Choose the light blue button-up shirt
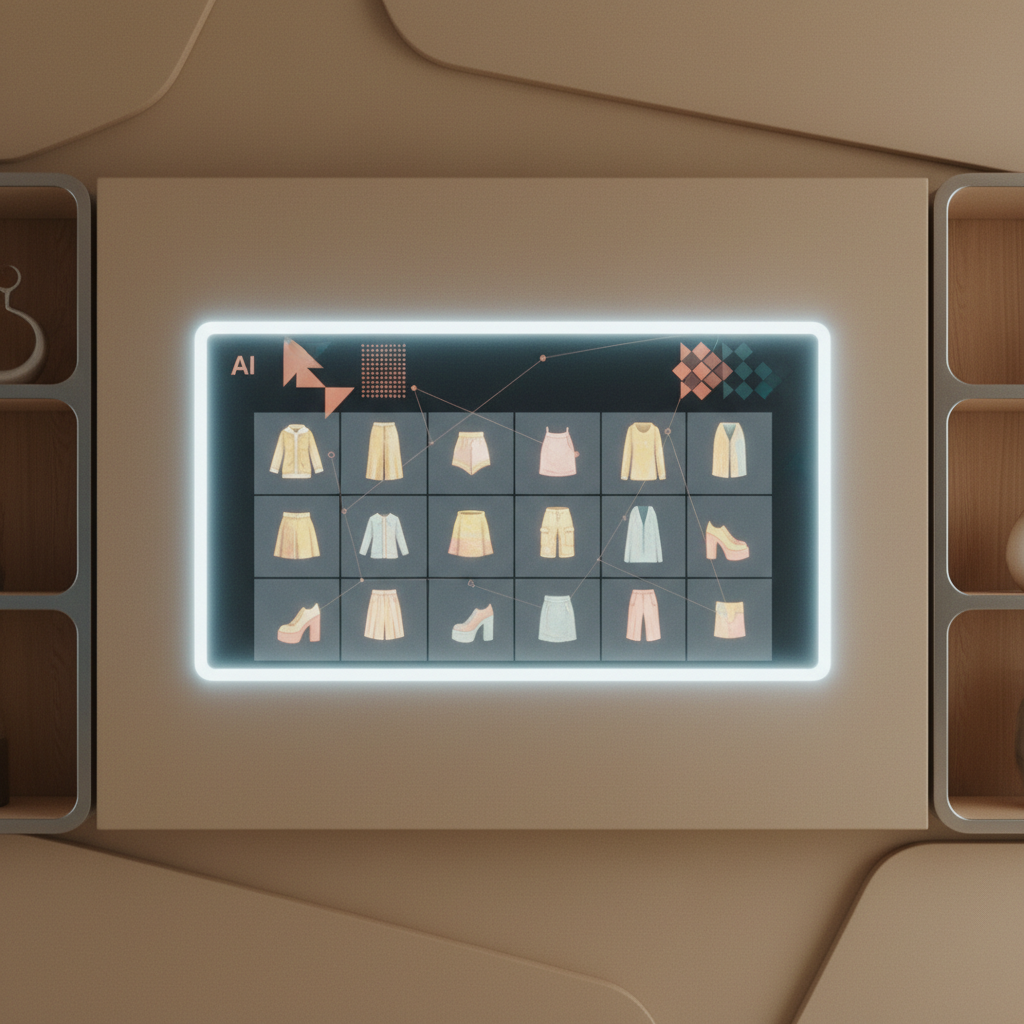 pos(384,536)
